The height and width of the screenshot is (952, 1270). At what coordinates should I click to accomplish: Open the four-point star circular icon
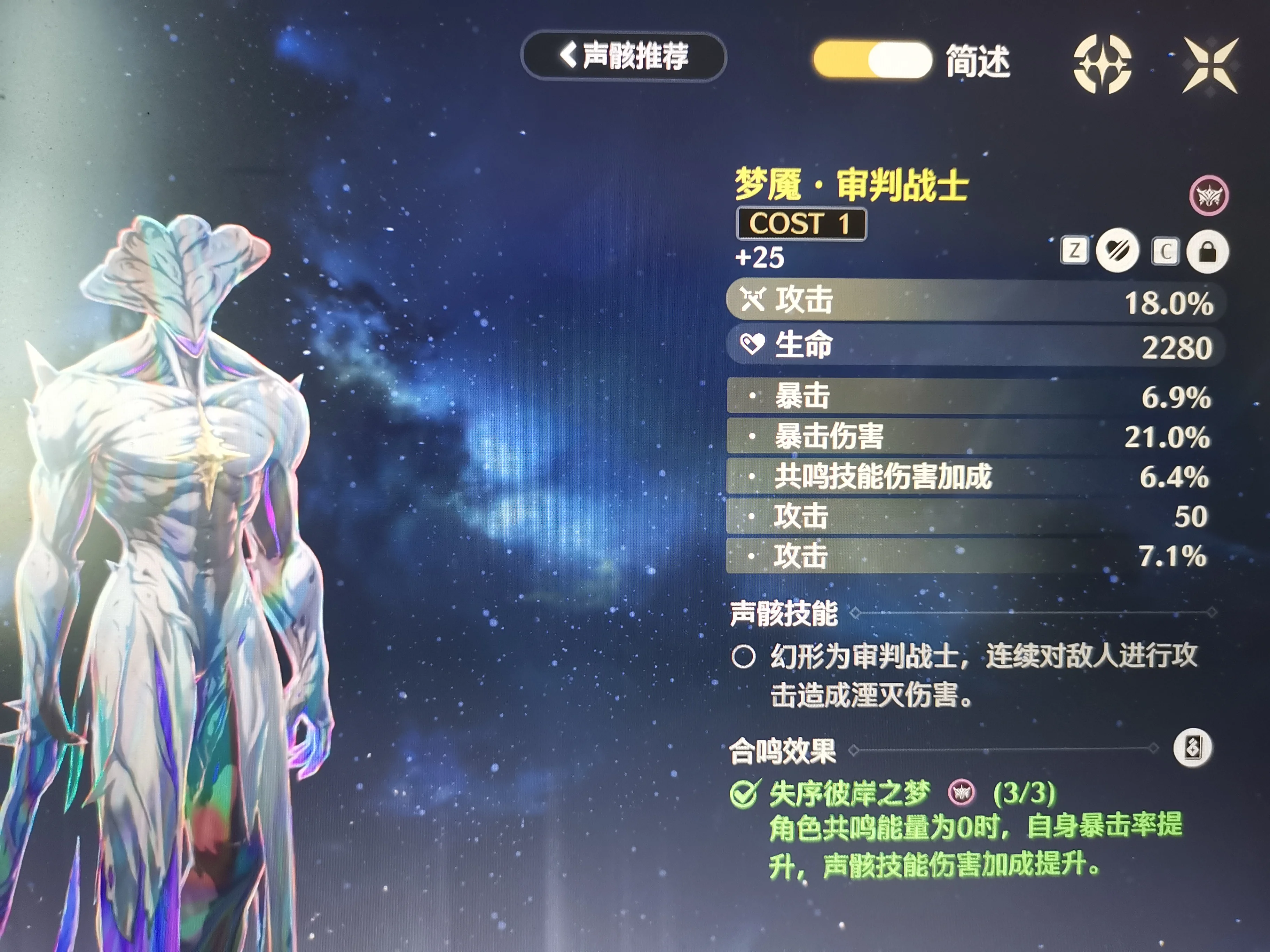pyautogui.click(x=1102, y=64)
